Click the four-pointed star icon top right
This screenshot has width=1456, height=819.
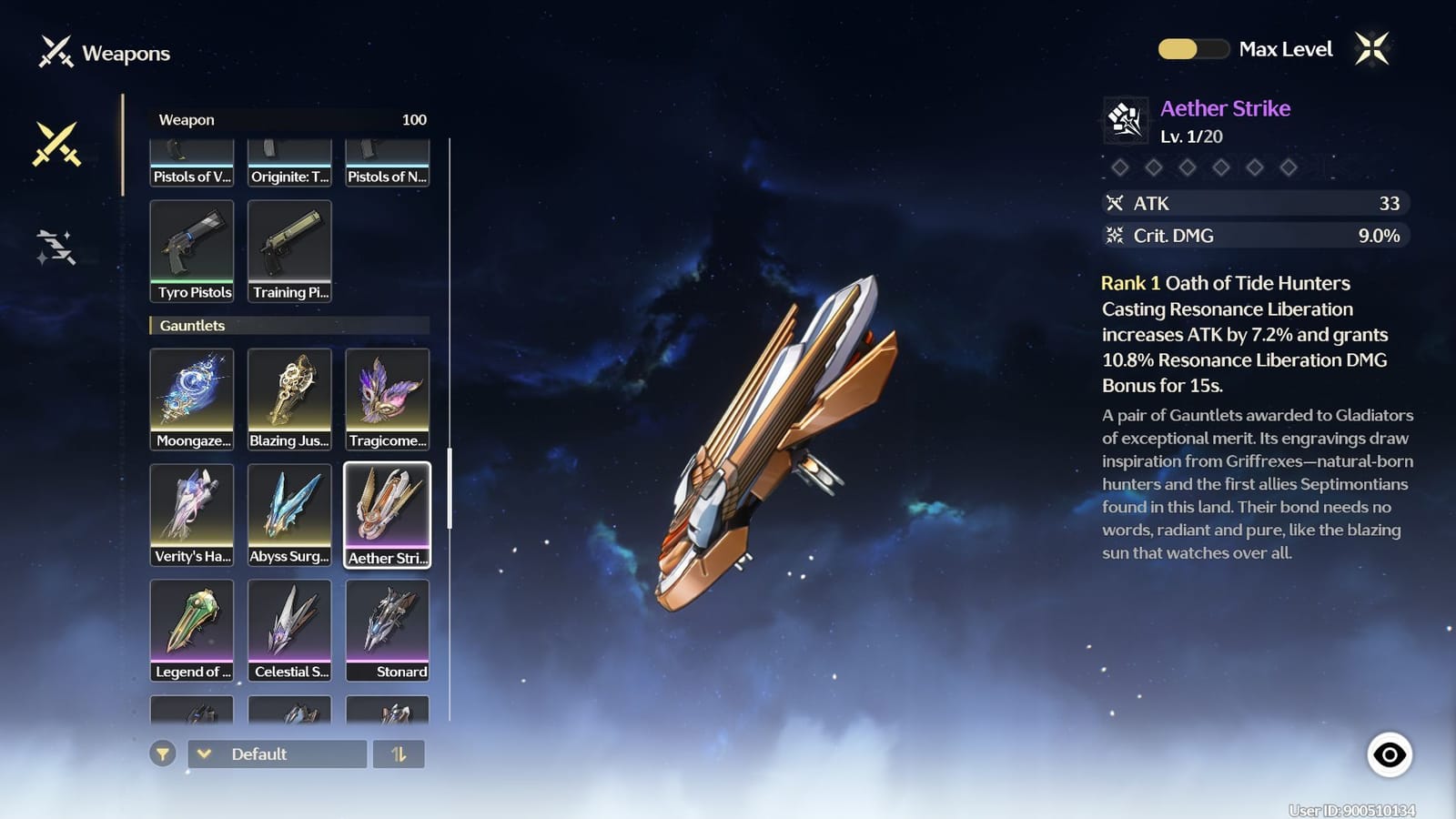point(1370,48)
